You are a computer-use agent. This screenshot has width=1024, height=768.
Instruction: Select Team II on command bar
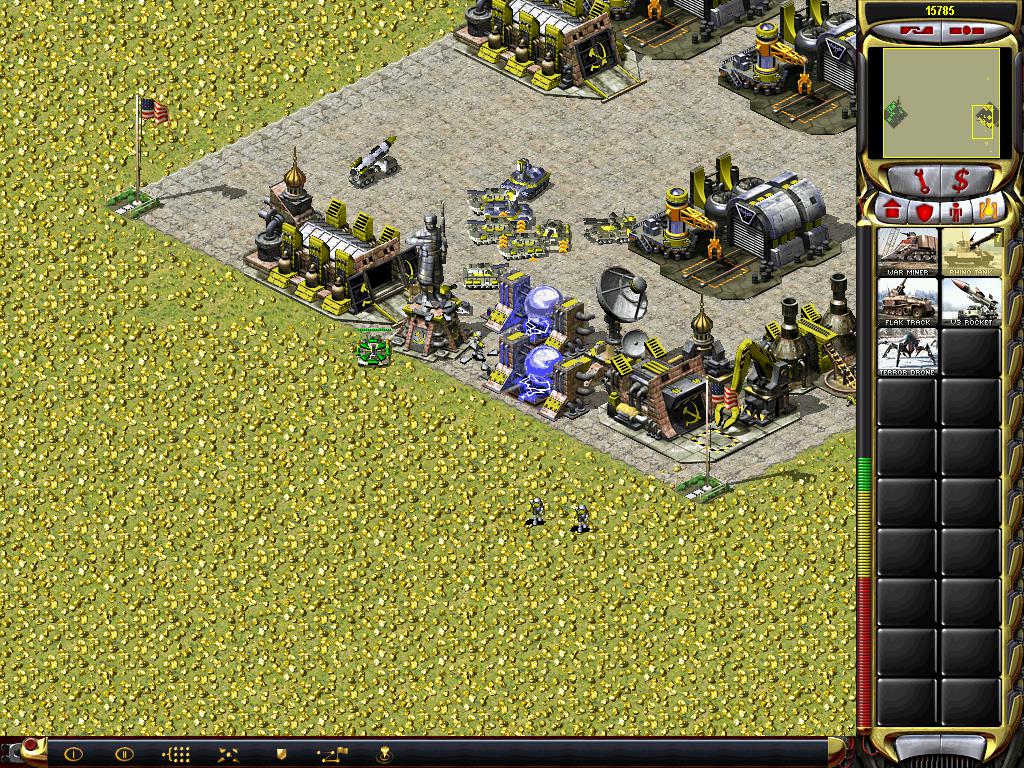(124, 754)
